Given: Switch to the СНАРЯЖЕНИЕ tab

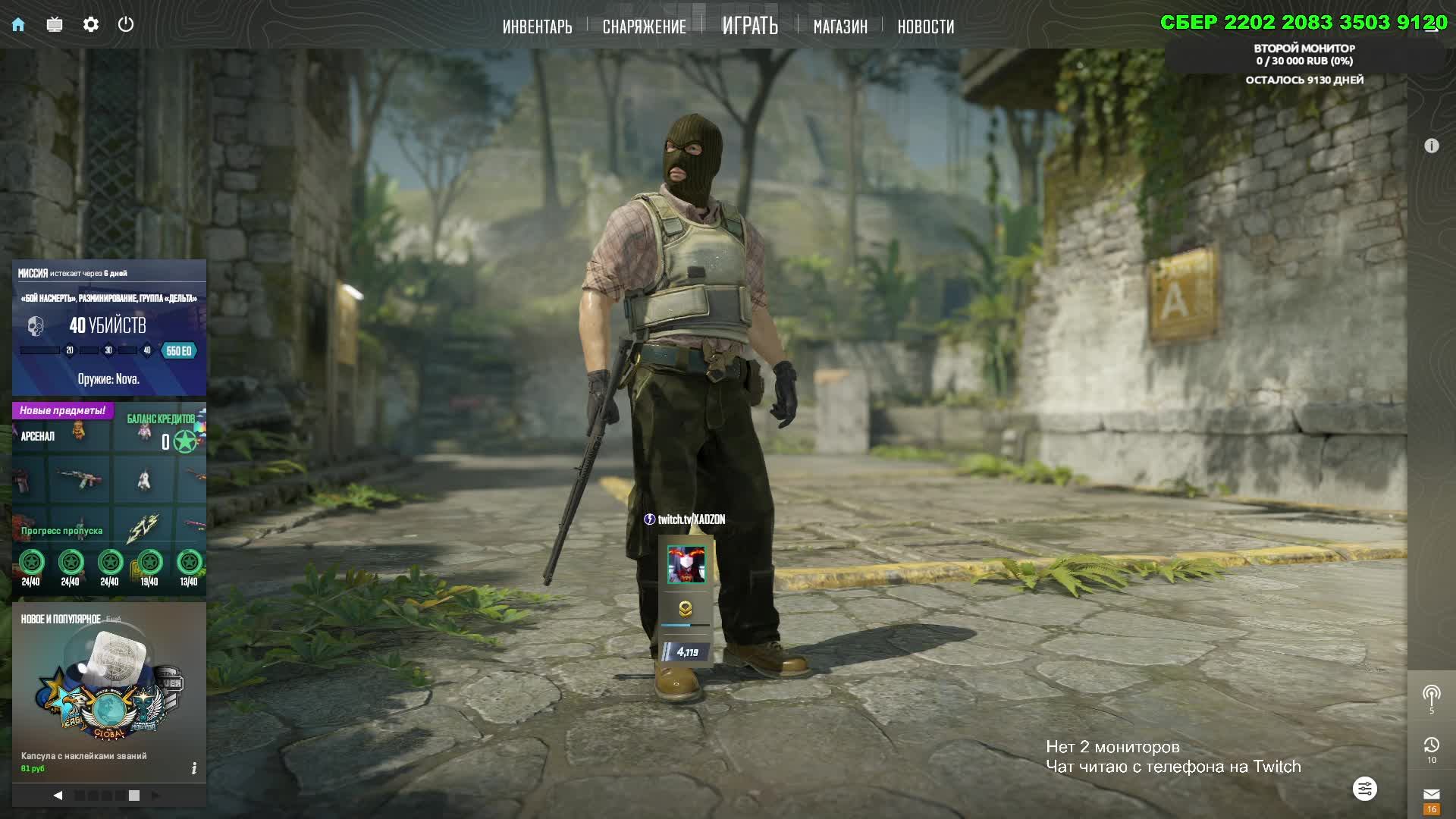Looking at the screenshot, I should [644, 27].
